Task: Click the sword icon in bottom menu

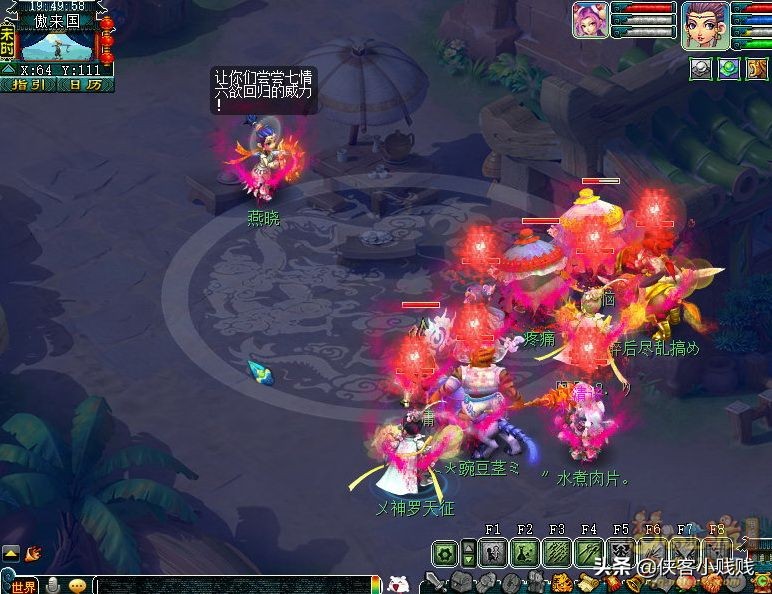Action: pos(435,583)
